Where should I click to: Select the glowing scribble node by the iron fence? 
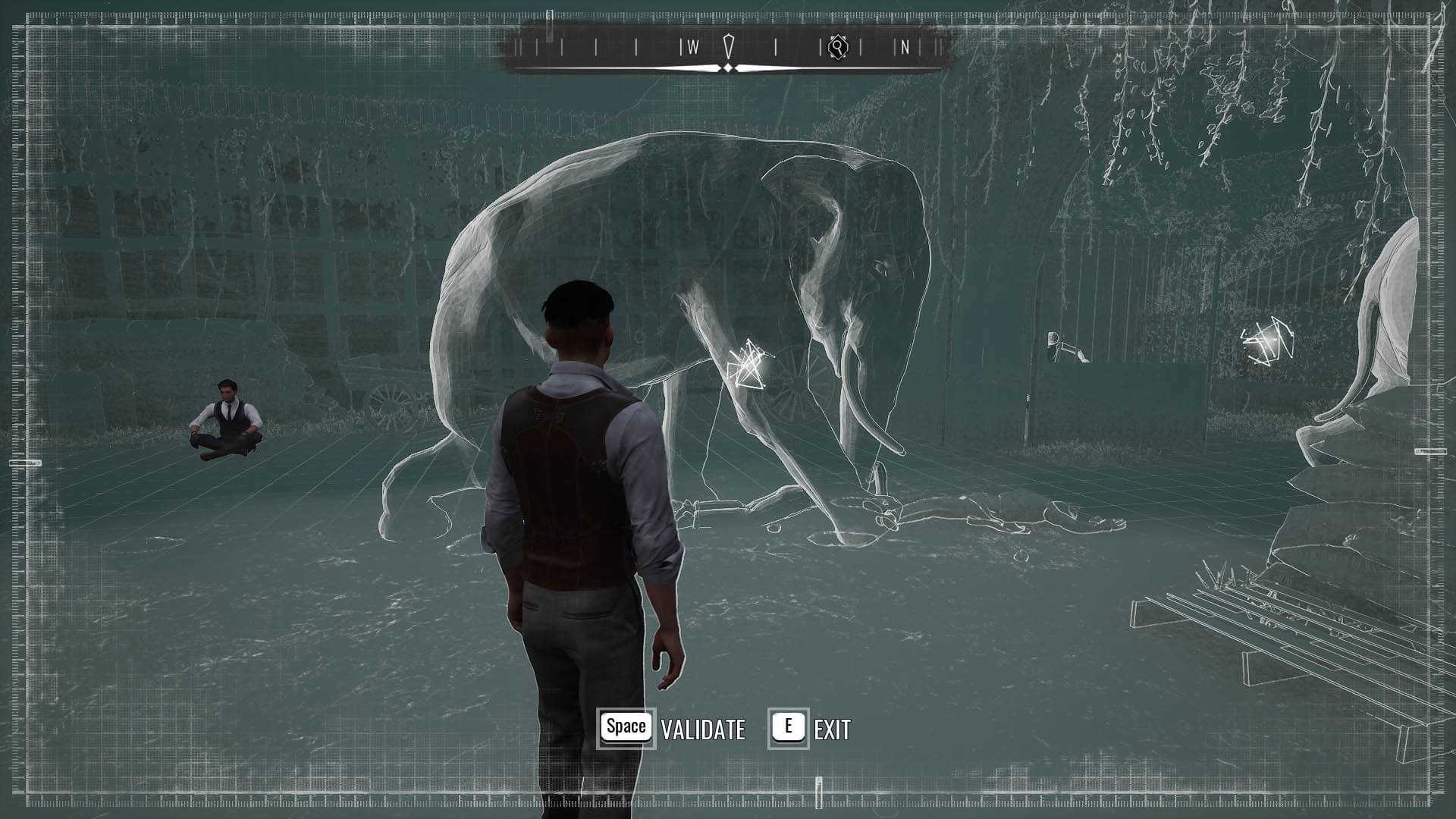[x=1264, y=344]
